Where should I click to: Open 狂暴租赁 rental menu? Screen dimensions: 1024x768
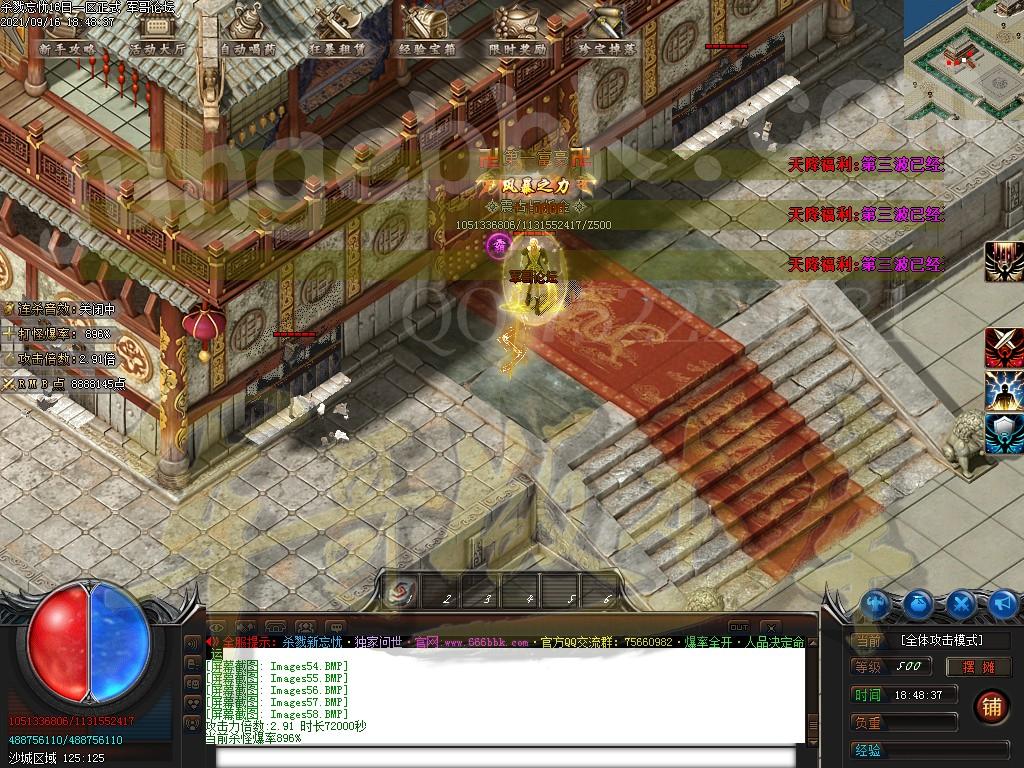pyautogui.click(x=337, y=47)
